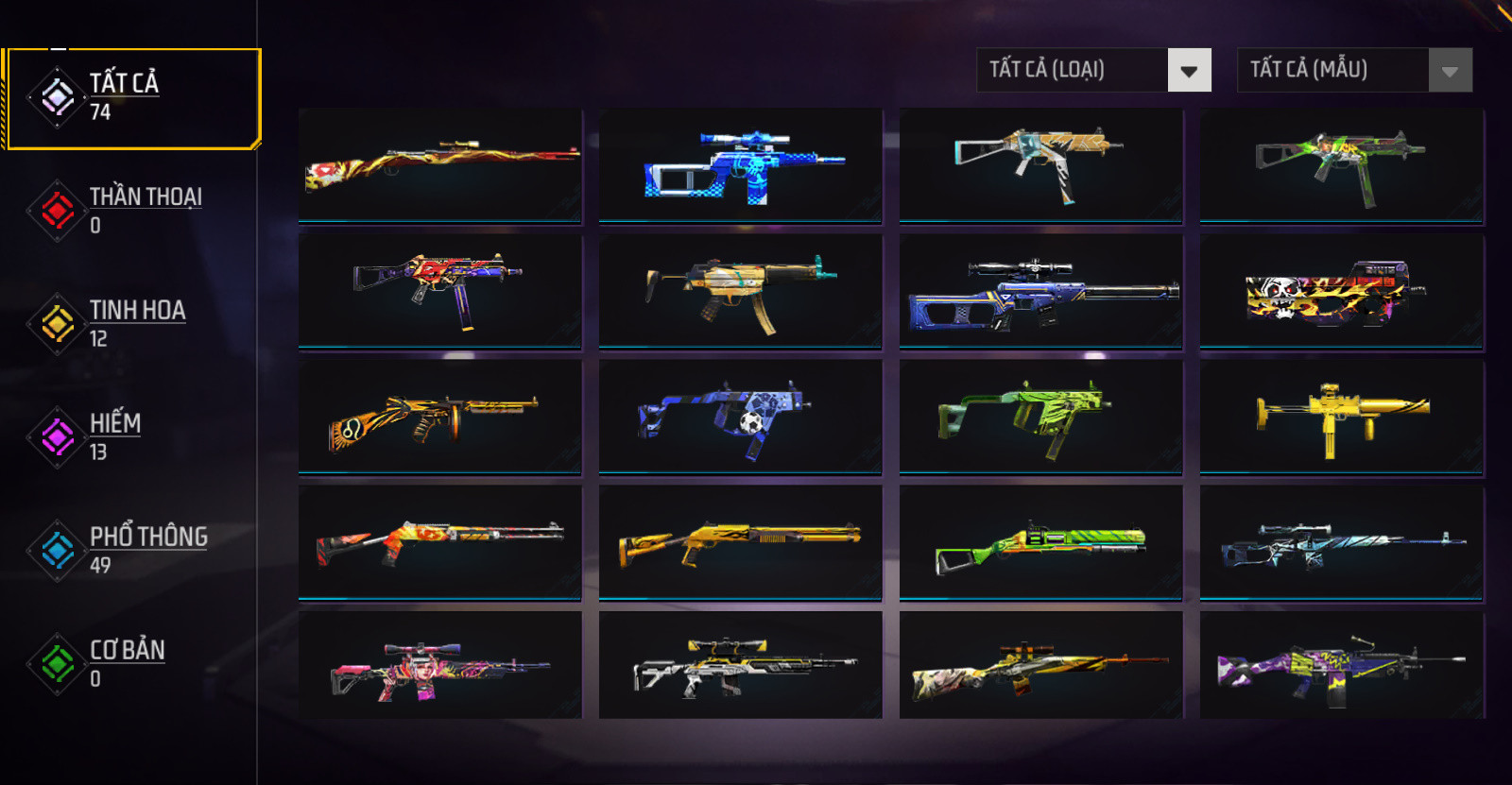This screenshot has height=785, width=1512.
Task: Select the green and orange shotgun skin
Action: coord(1040,543)
